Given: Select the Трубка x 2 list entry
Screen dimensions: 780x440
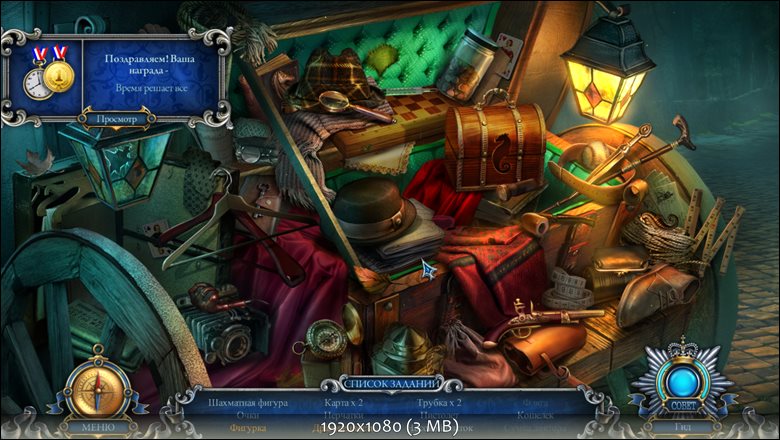Looking at the screenshot, I should tap(439, 403).
